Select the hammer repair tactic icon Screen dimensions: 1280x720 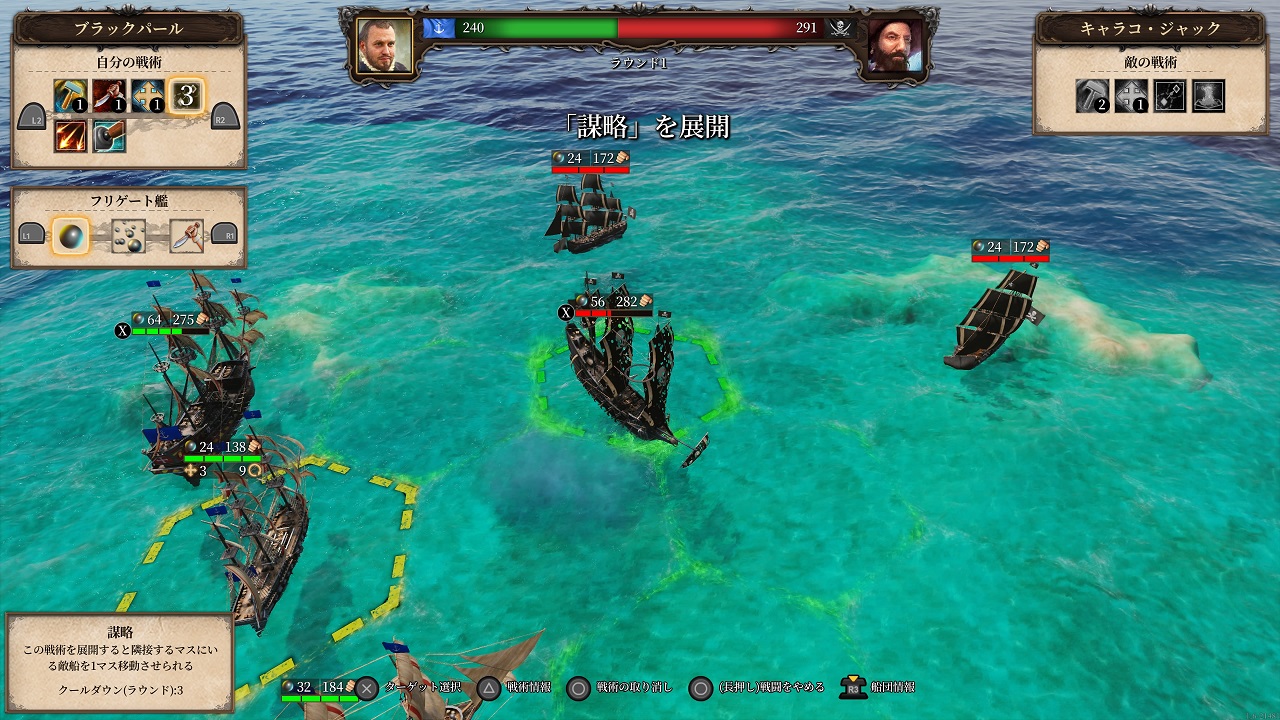click(x=71, y=96)
